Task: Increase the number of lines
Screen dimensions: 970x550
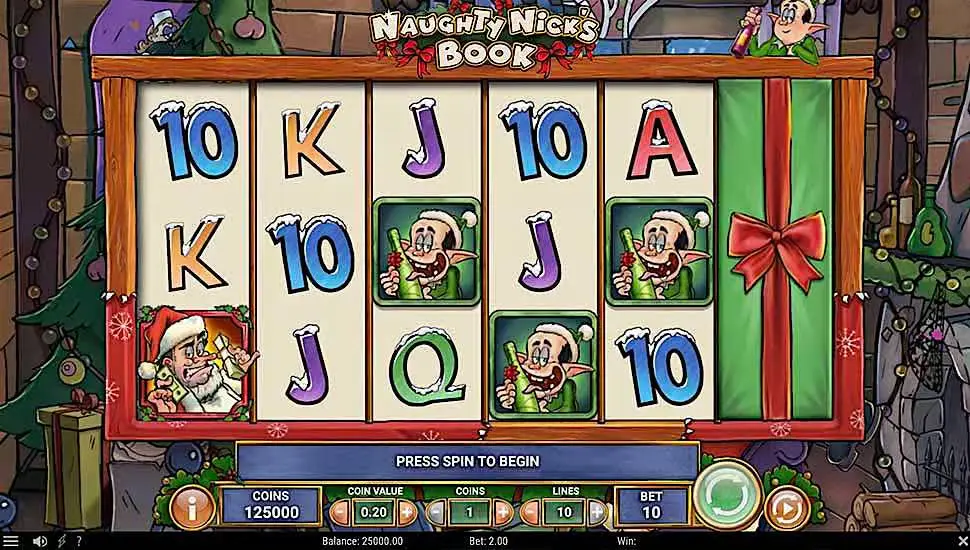Action: [x=597, y=513]
